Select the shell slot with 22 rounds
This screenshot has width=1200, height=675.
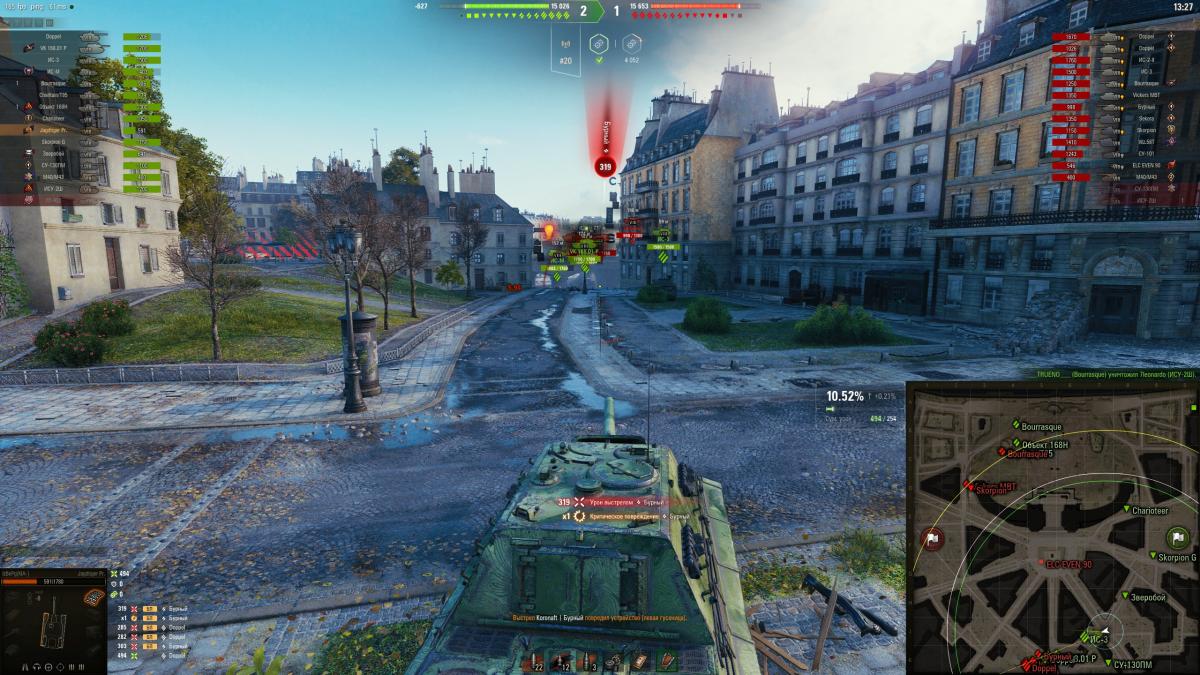(x=534, y=662)
